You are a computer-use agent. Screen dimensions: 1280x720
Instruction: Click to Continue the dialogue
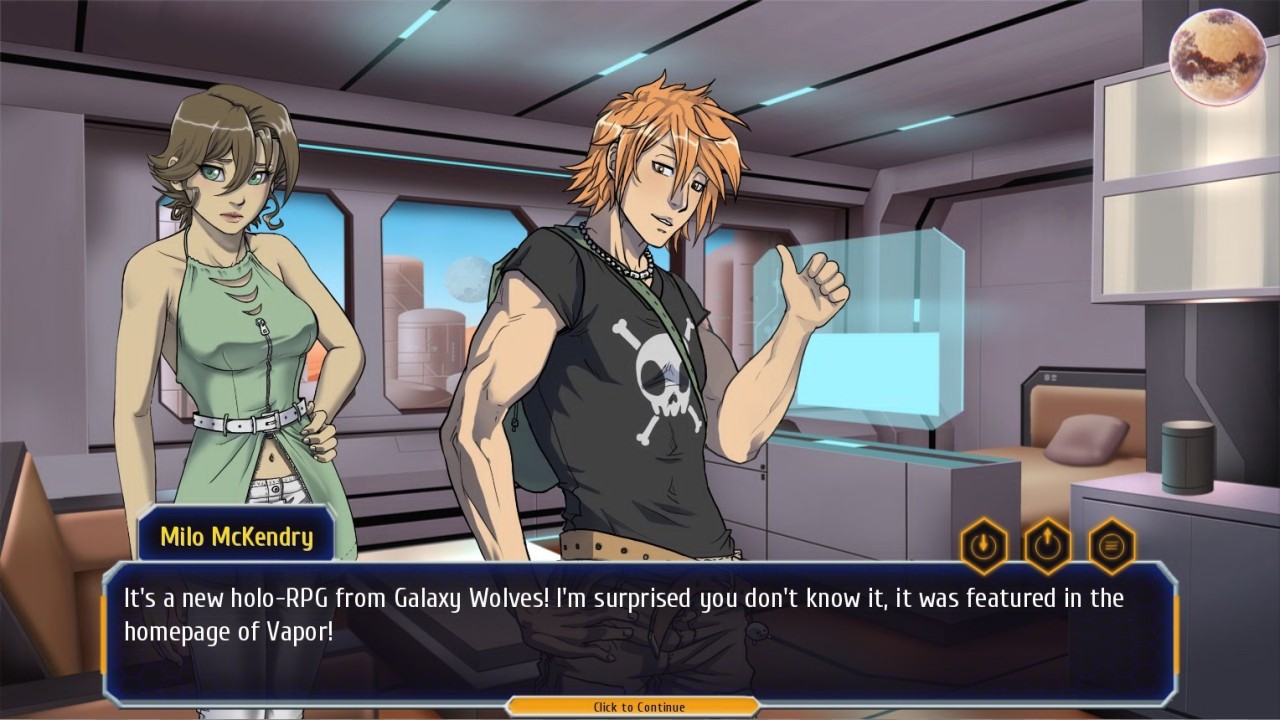click(639, 707)
